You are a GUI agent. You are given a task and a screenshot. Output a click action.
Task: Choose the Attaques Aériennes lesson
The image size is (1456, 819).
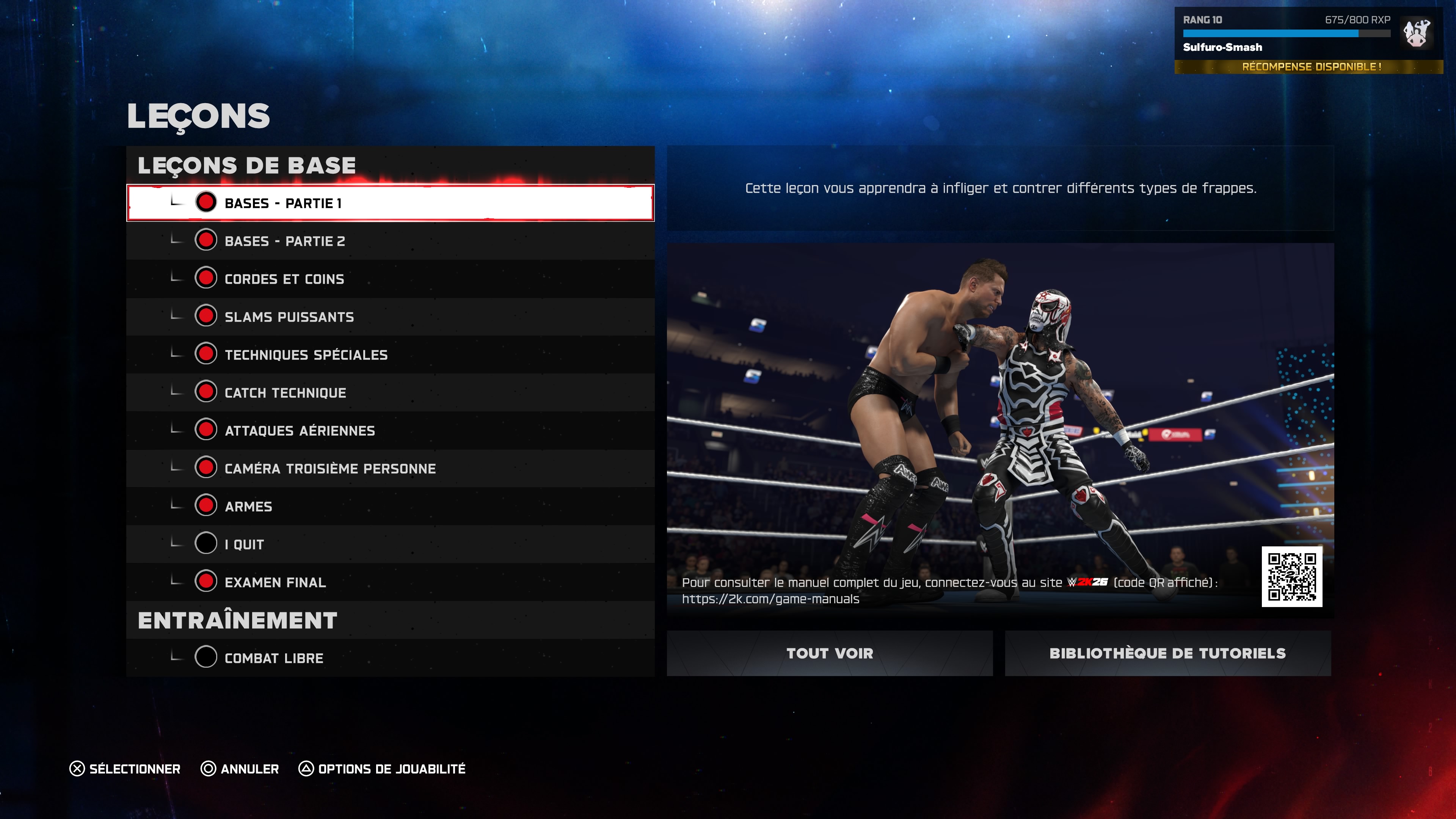point(390,430)
